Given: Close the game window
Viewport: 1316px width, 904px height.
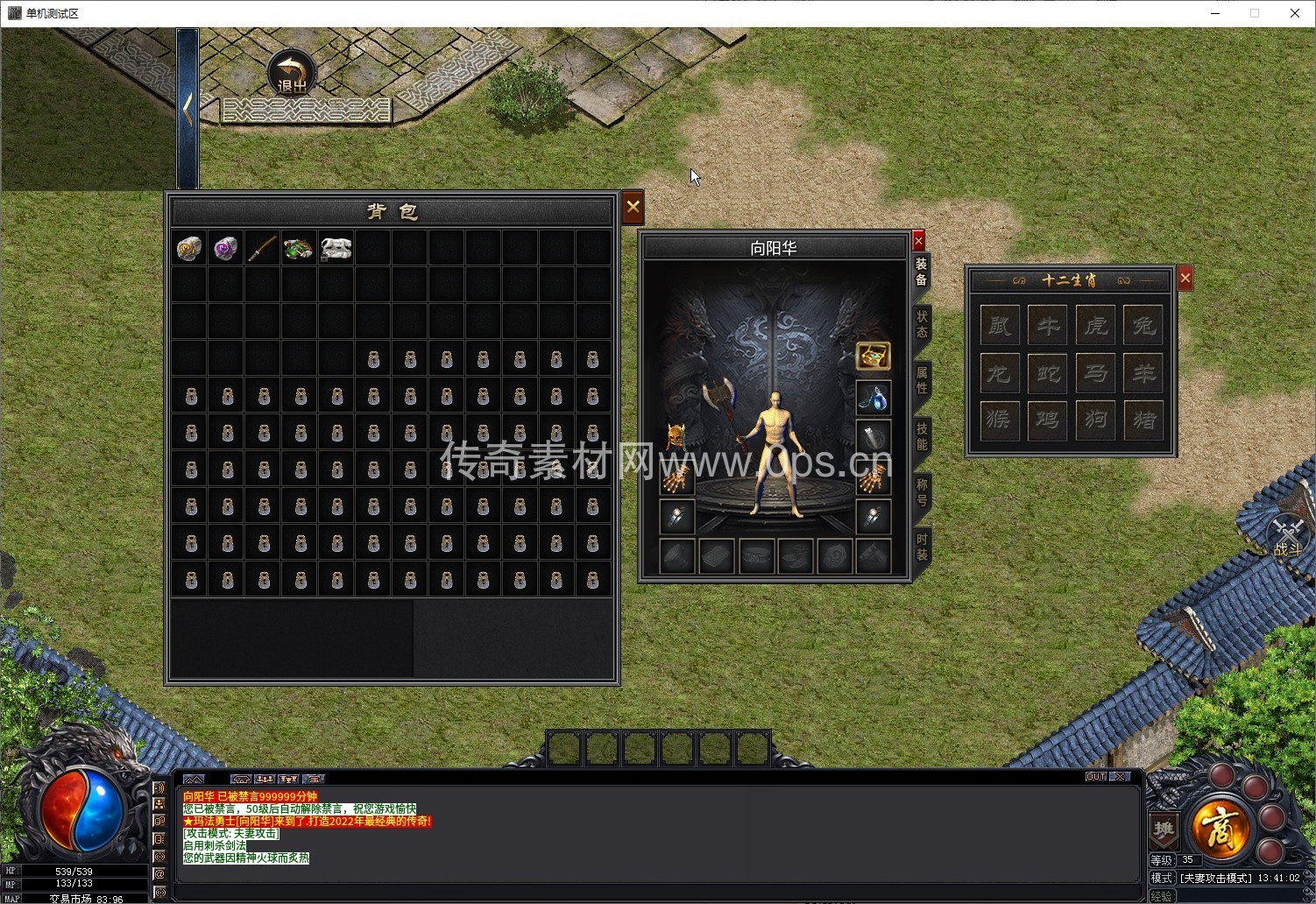Looking at the screenshot, I should 1295,13.
